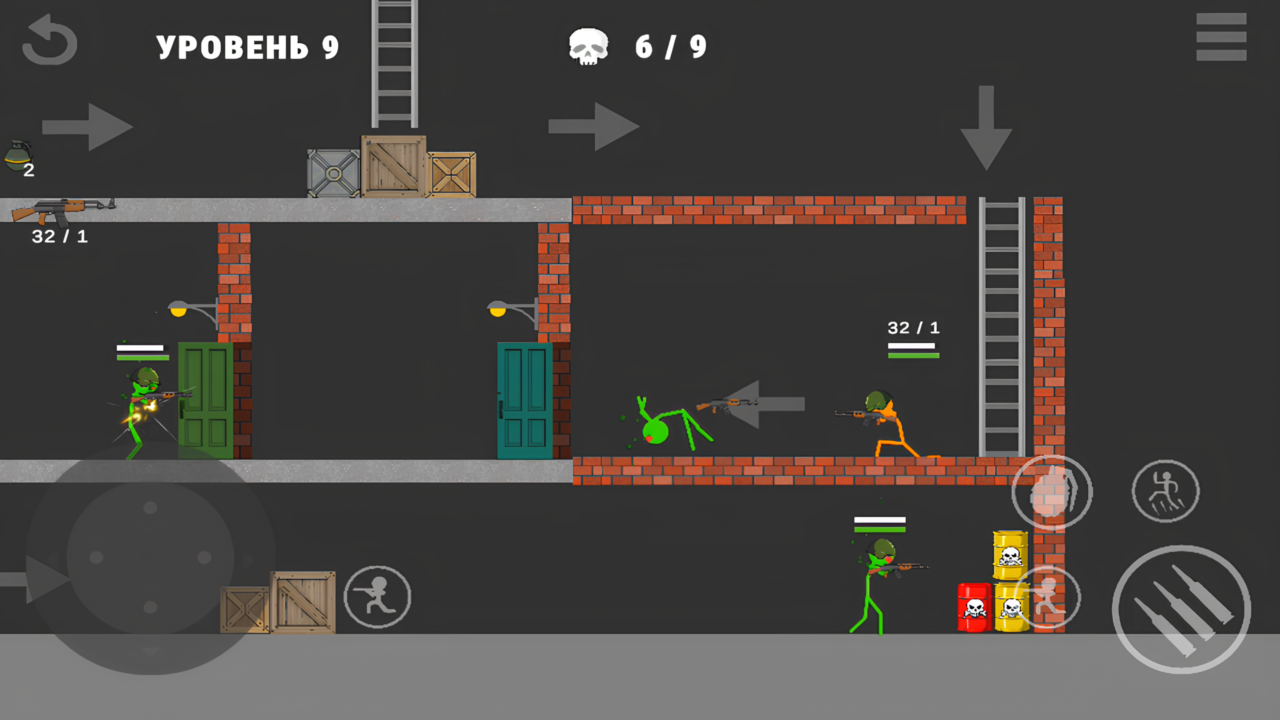Click the downward arrow above the ladder
Viewport: 1280px width, 720px height.
pos(988,128)
